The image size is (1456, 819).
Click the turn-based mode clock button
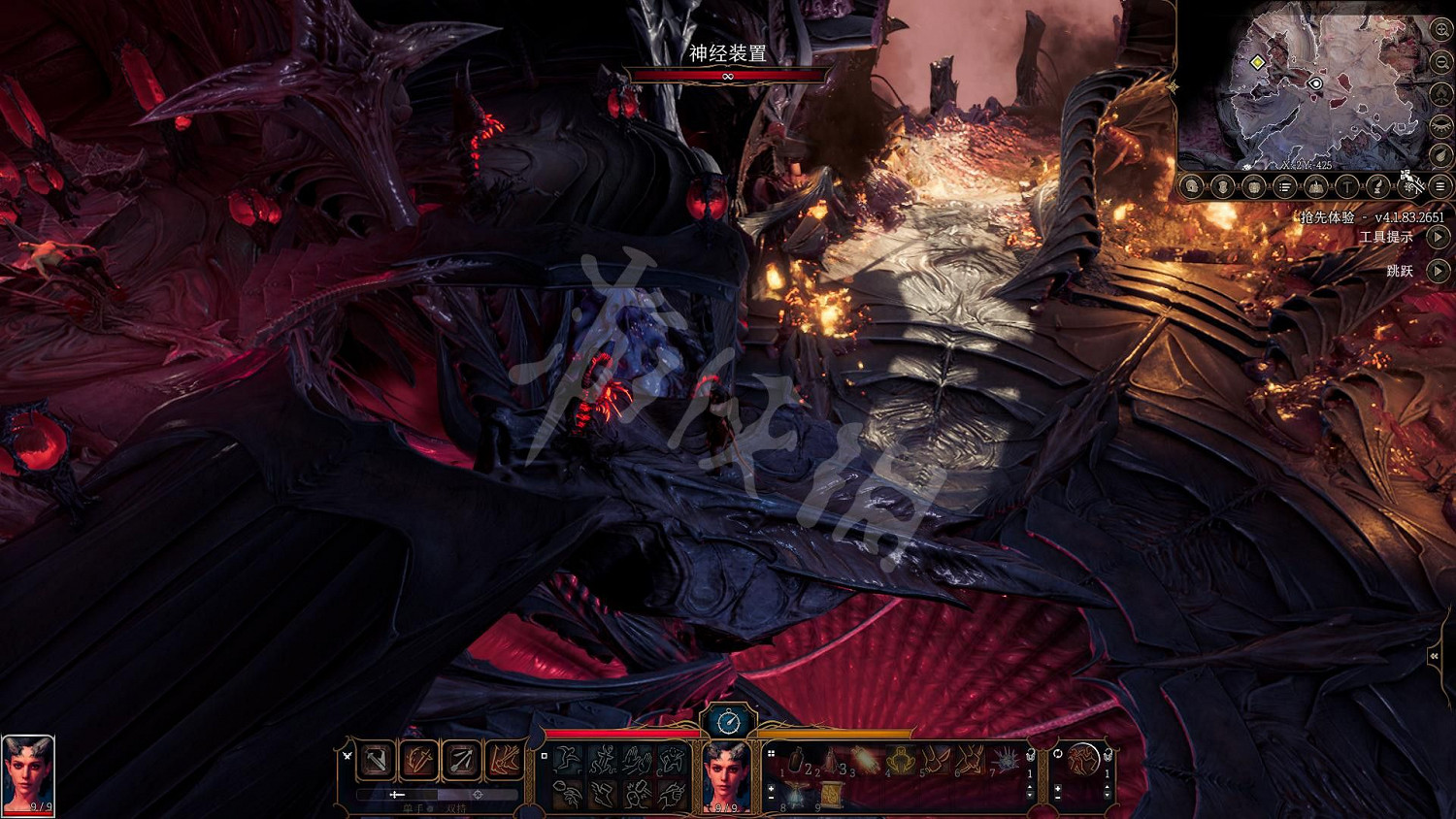pos(728,722)
